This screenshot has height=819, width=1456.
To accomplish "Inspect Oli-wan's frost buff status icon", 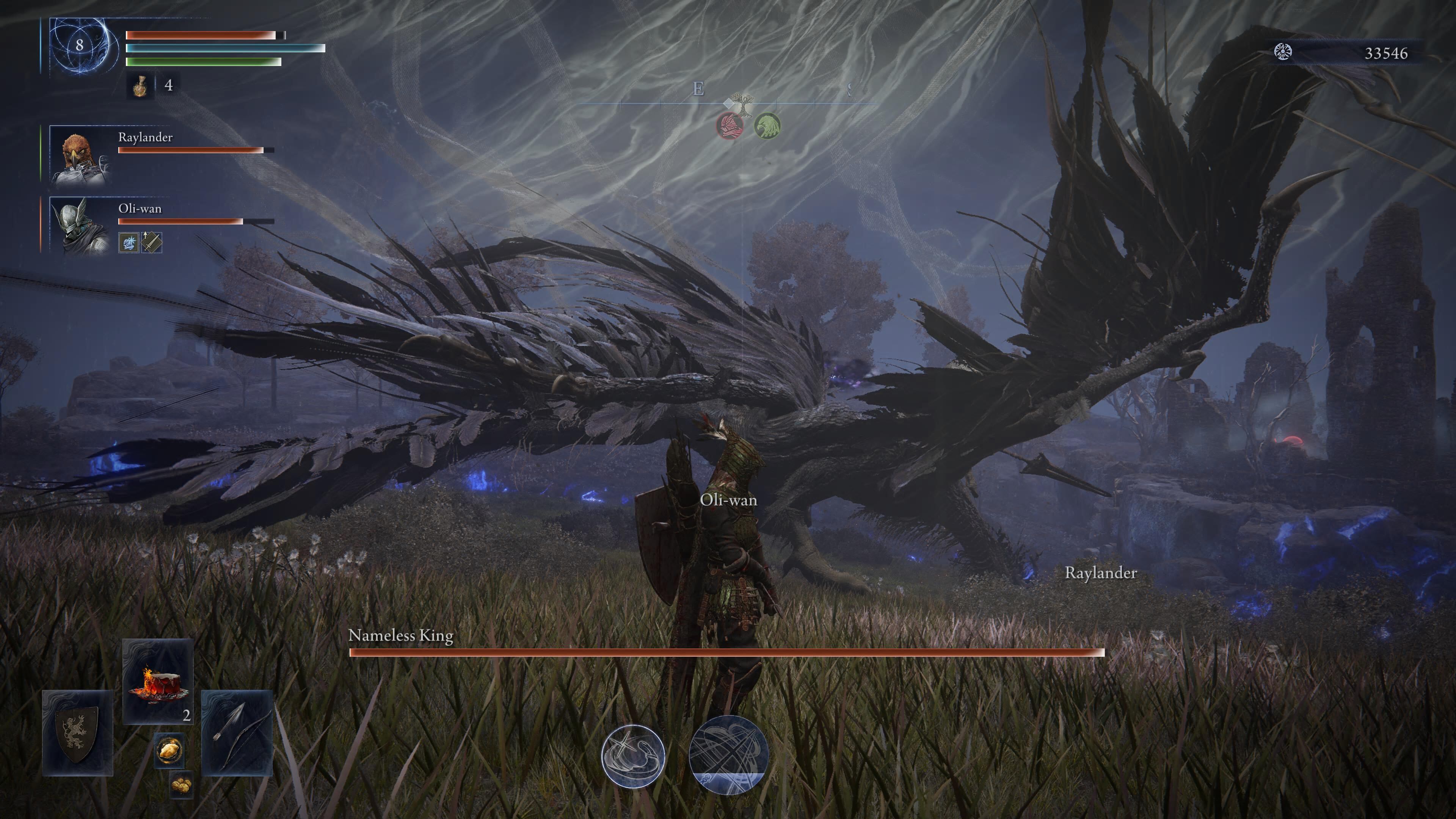I will point(129,243).
